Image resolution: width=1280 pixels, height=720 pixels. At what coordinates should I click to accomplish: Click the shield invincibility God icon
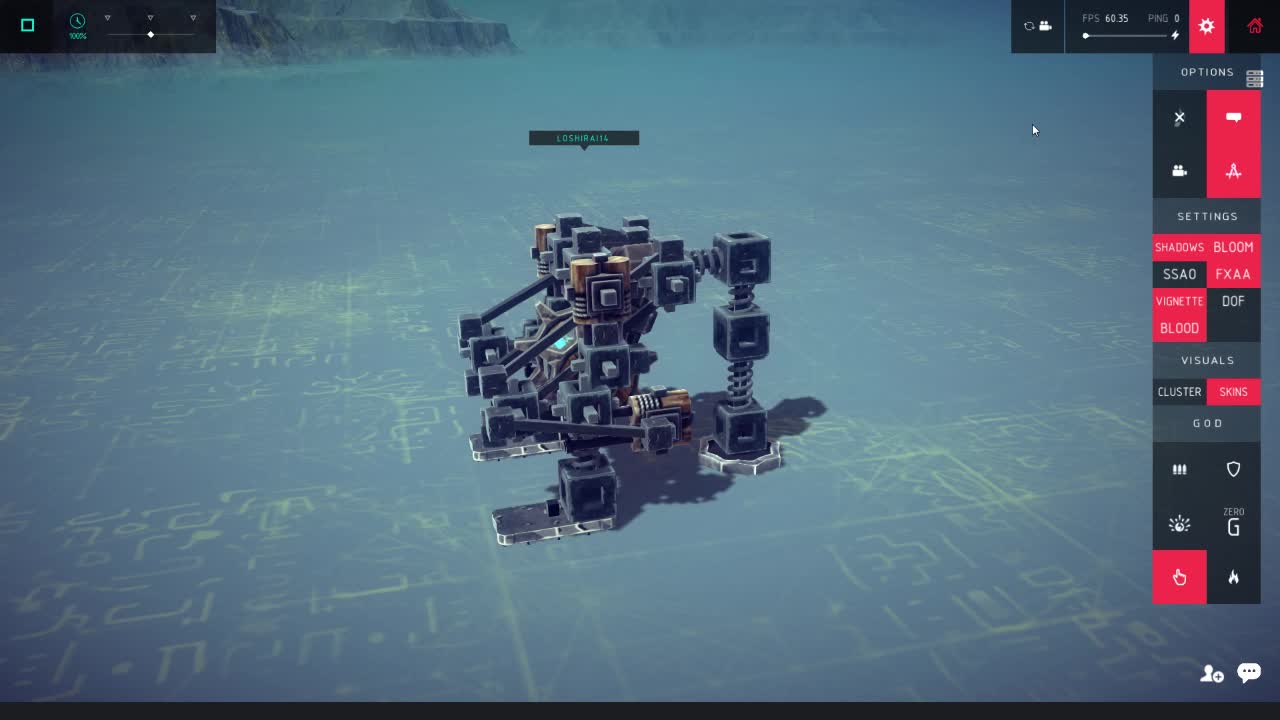pos(1234,469)
